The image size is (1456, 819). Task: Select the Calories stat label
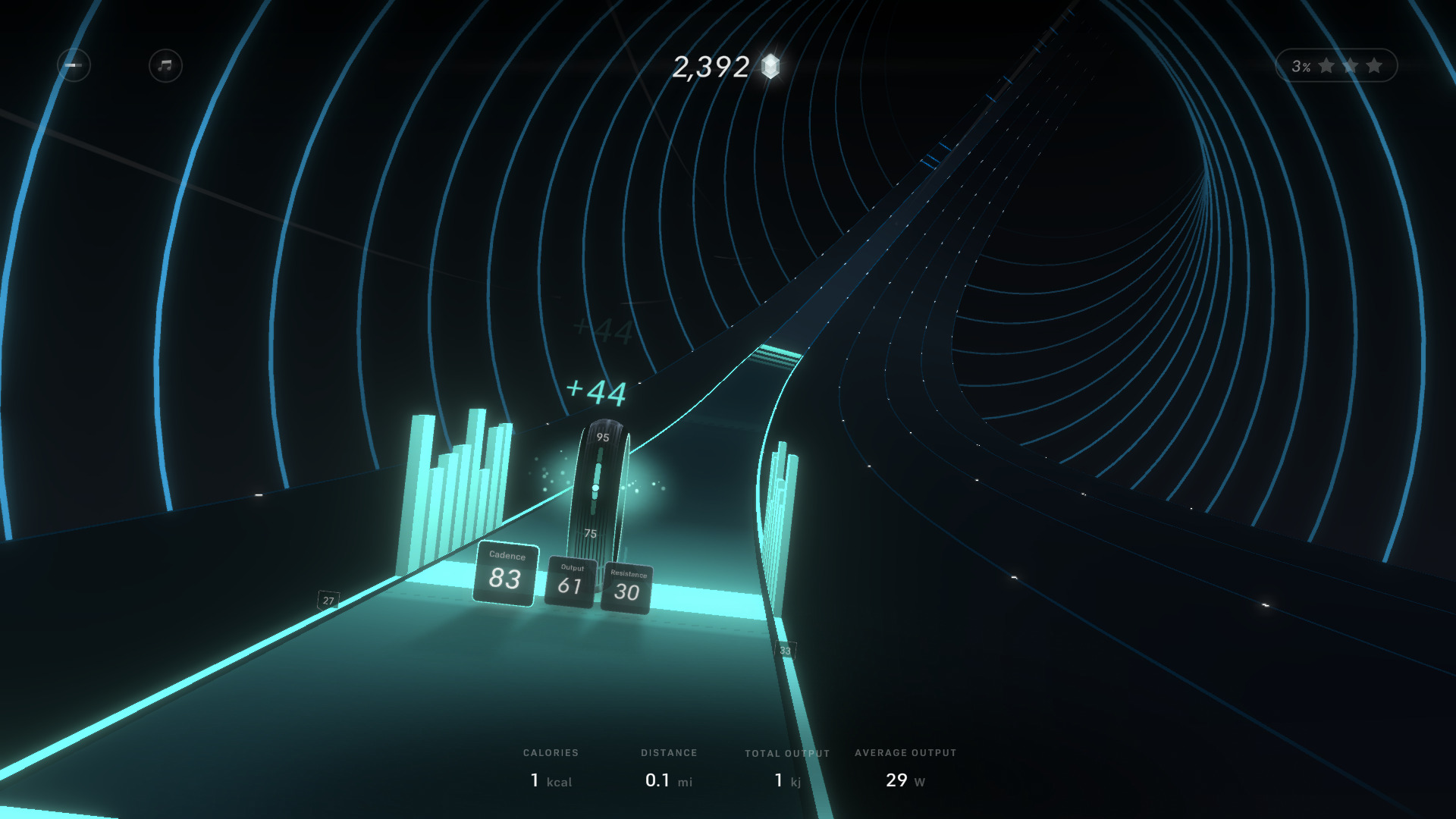(551, 753)
